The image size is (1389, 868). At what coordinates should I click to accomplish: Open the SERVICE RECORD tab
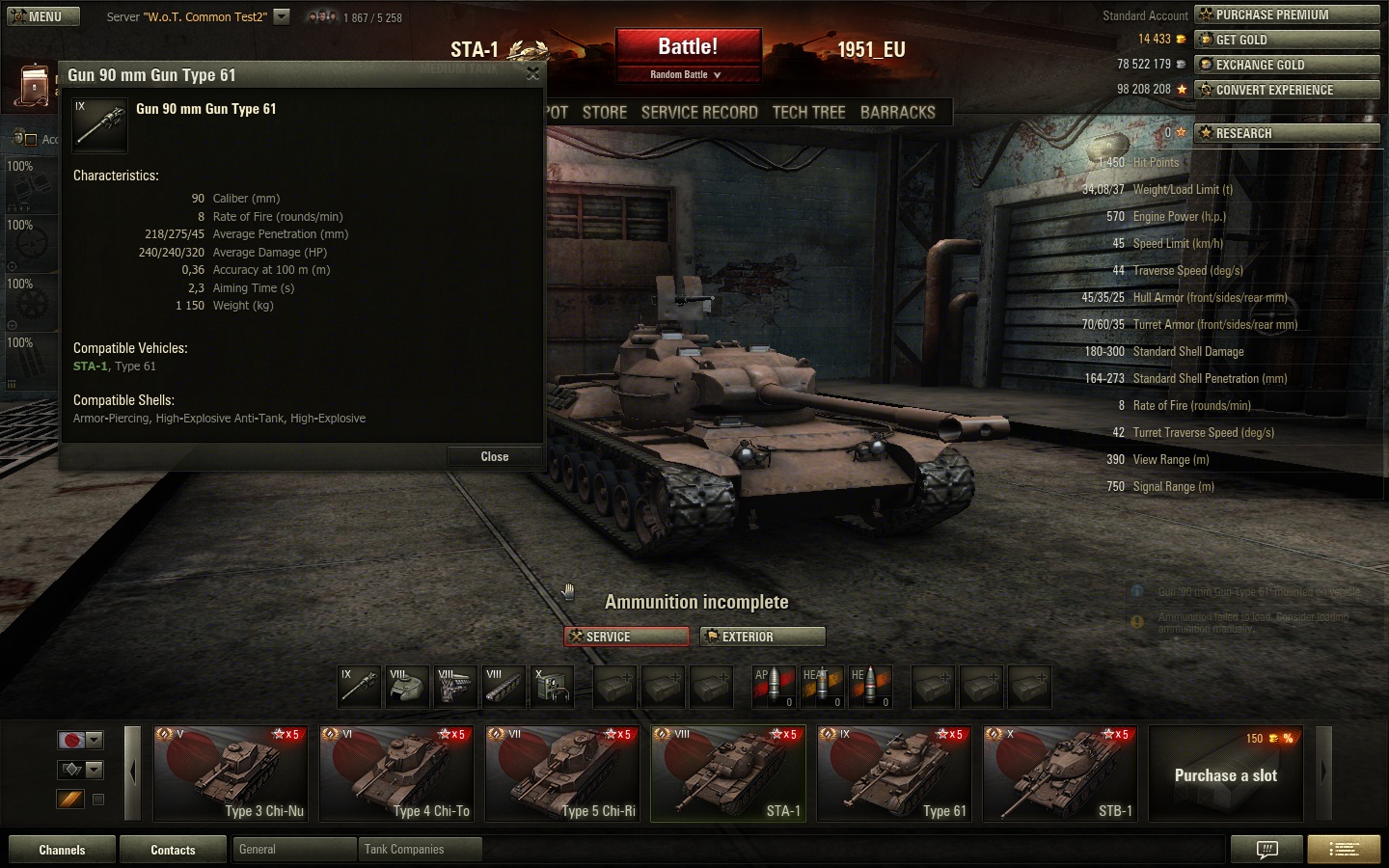point(699,113)
